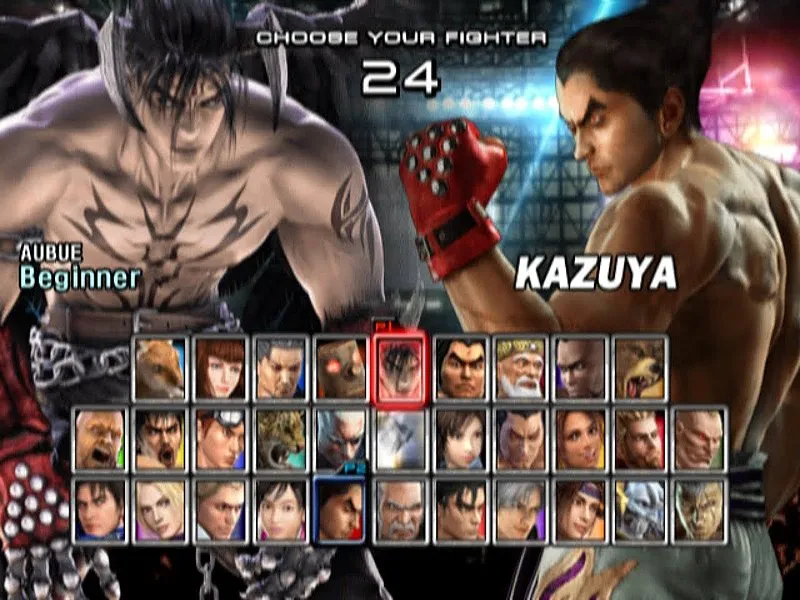Pick gray-mustached Heihachi's portrait
Screen dimensions: 800x600
[x=400, y=510]
